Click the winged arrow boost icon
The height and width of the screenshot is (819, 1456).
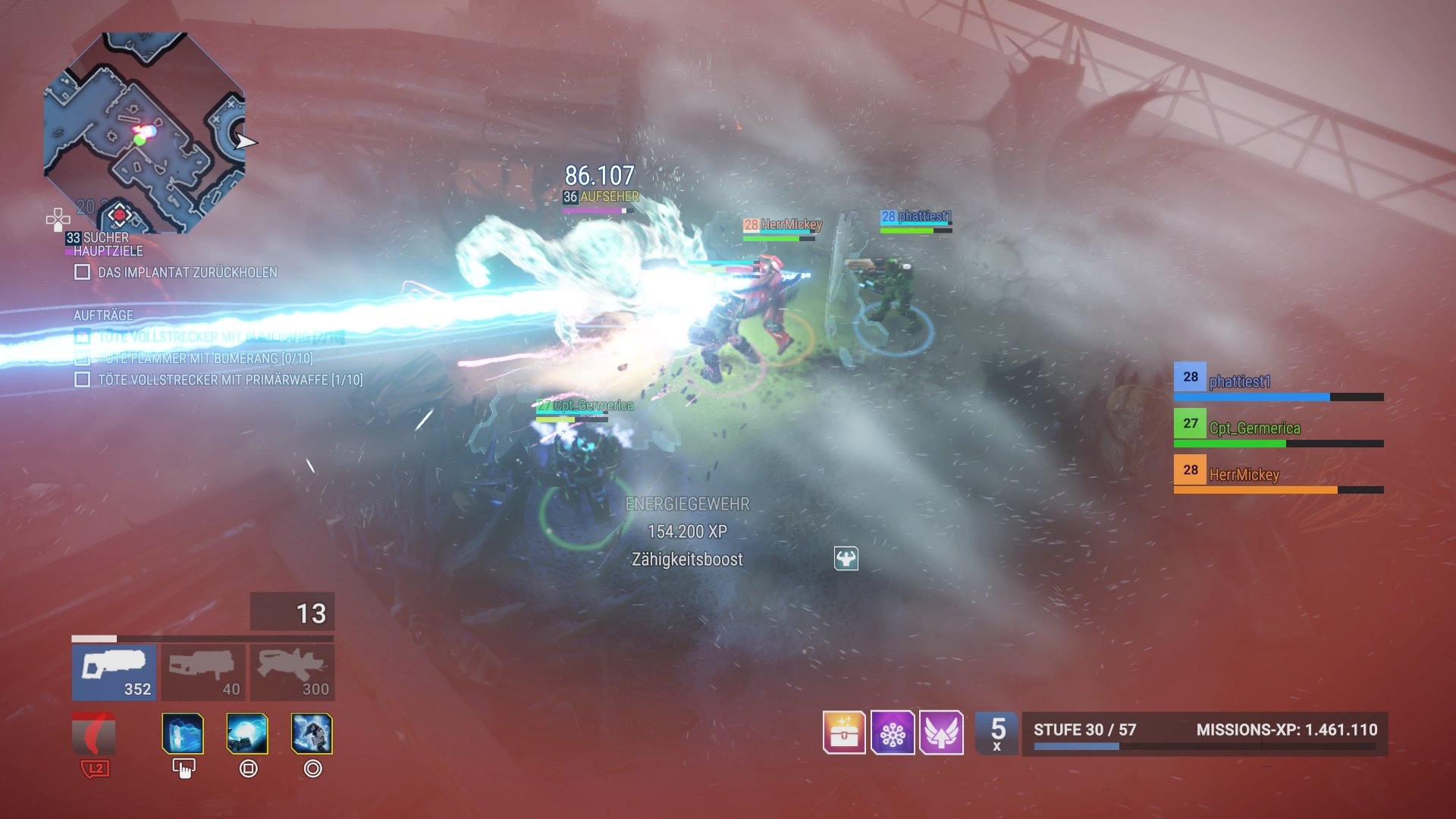click(x=941, y=733)
